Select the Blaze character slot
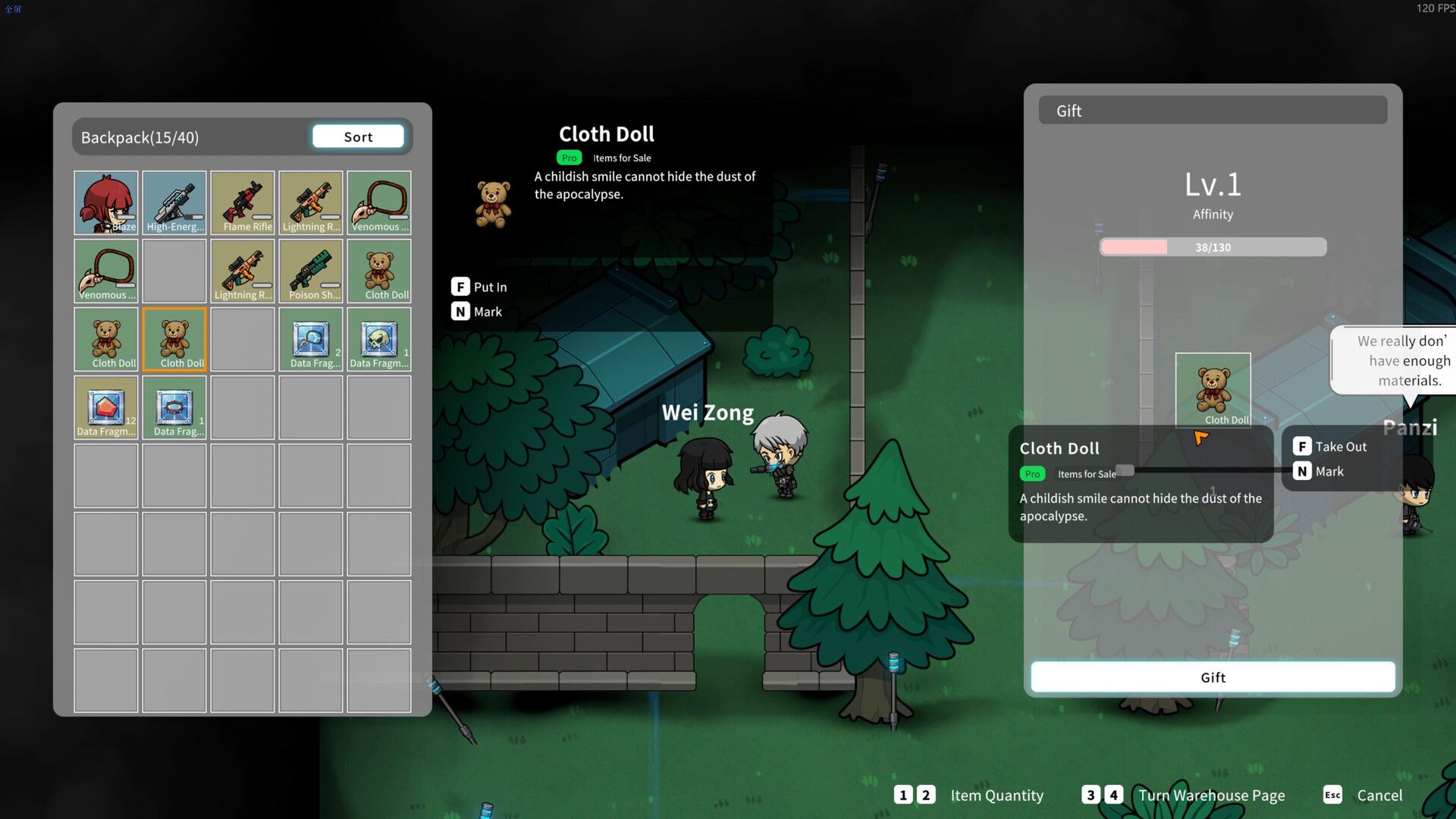The image size is (1456, 819). (x=106, y=202)
